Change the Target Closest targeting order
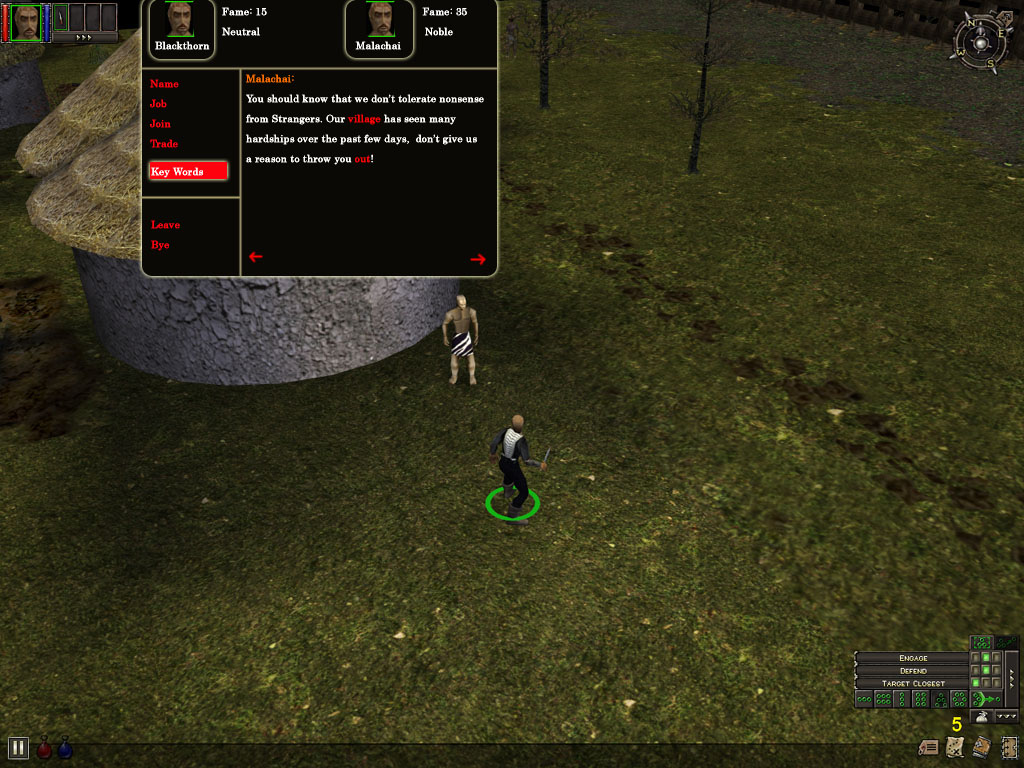 [x=913, y=683]
